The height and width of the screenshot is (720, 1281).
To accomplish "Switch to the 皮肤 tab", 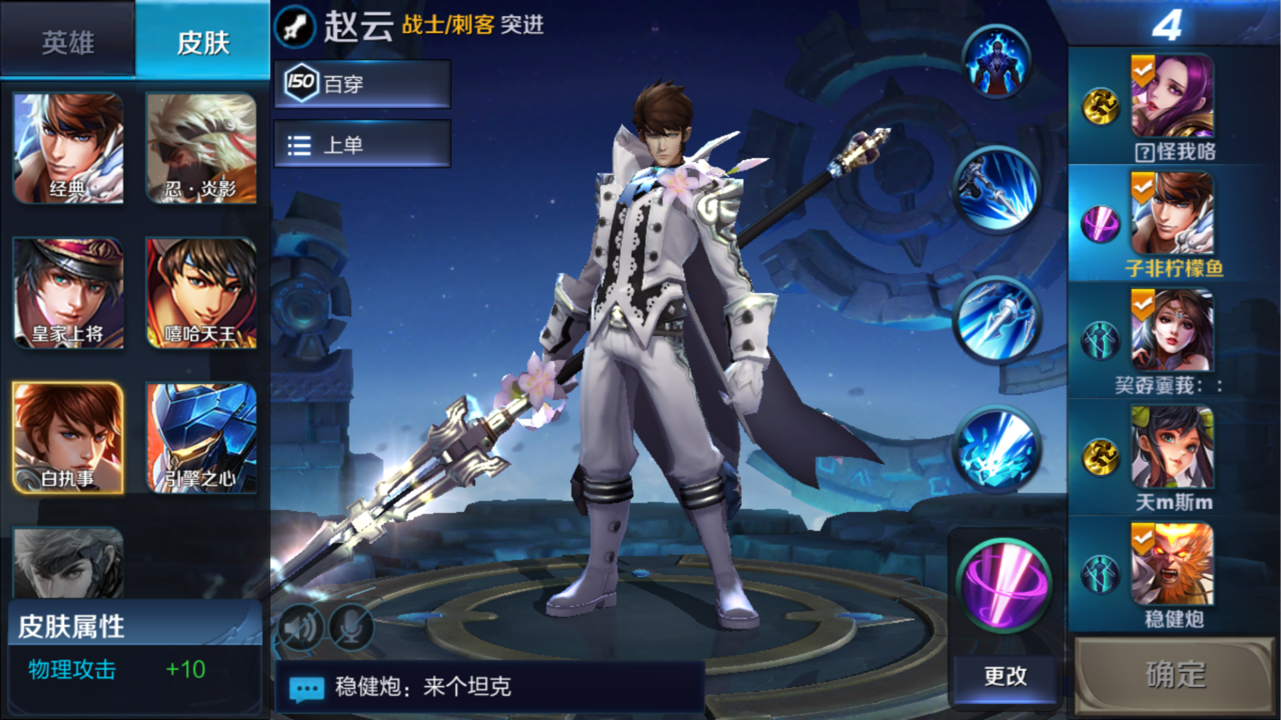I will [x=203, y=41].
